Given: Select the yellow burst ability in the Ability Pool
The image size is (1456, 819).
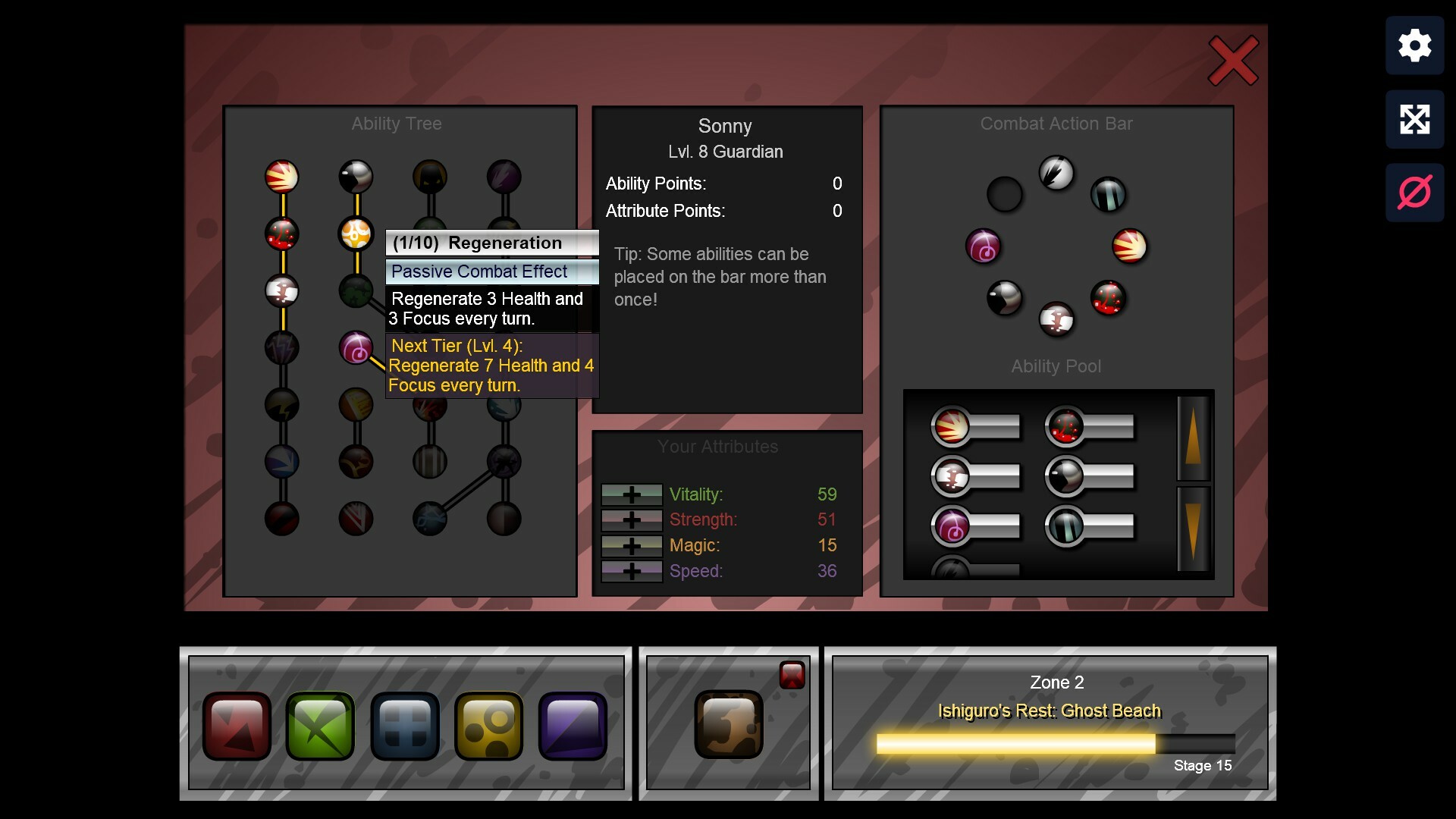Looking at the screenshot, I should pyautogui.click(x=949, y=426).
